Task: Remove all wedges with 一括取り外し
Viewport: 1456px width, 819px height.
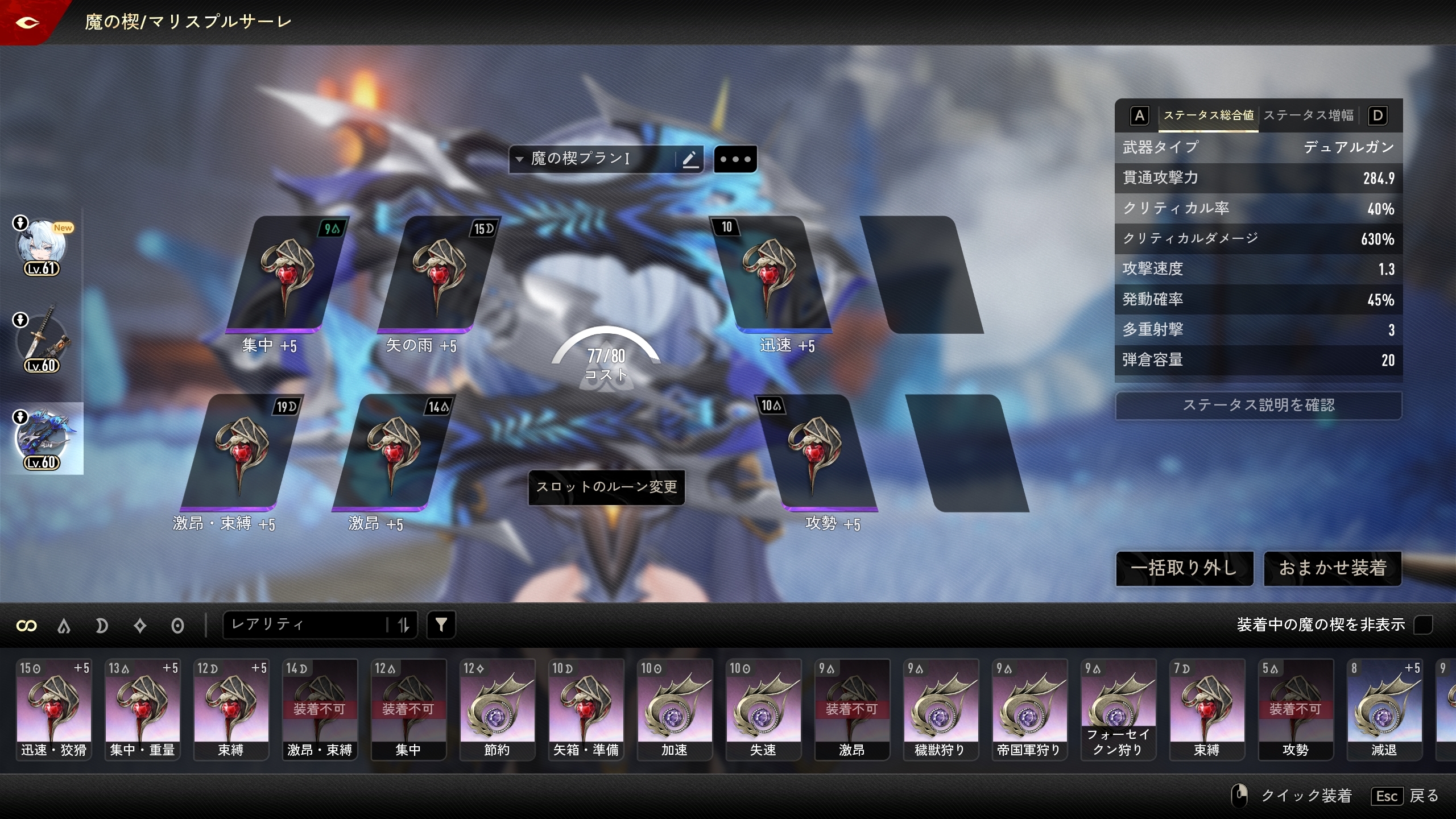Action: click(x=1184, y=568)
